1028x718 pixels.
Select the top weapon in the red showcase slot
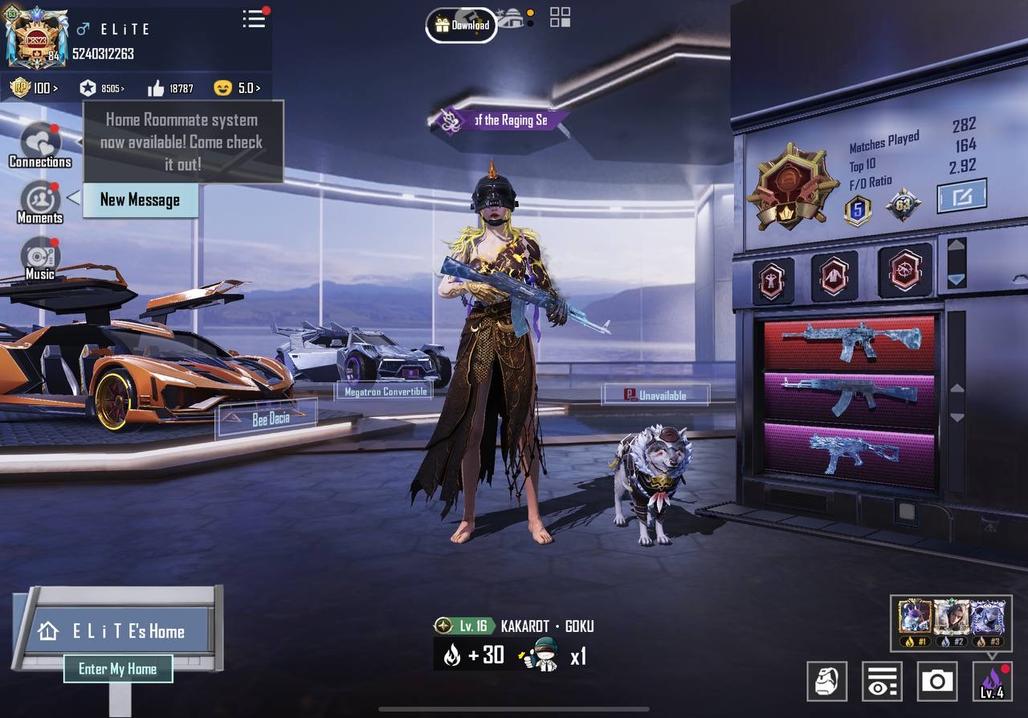click(849, 343)
